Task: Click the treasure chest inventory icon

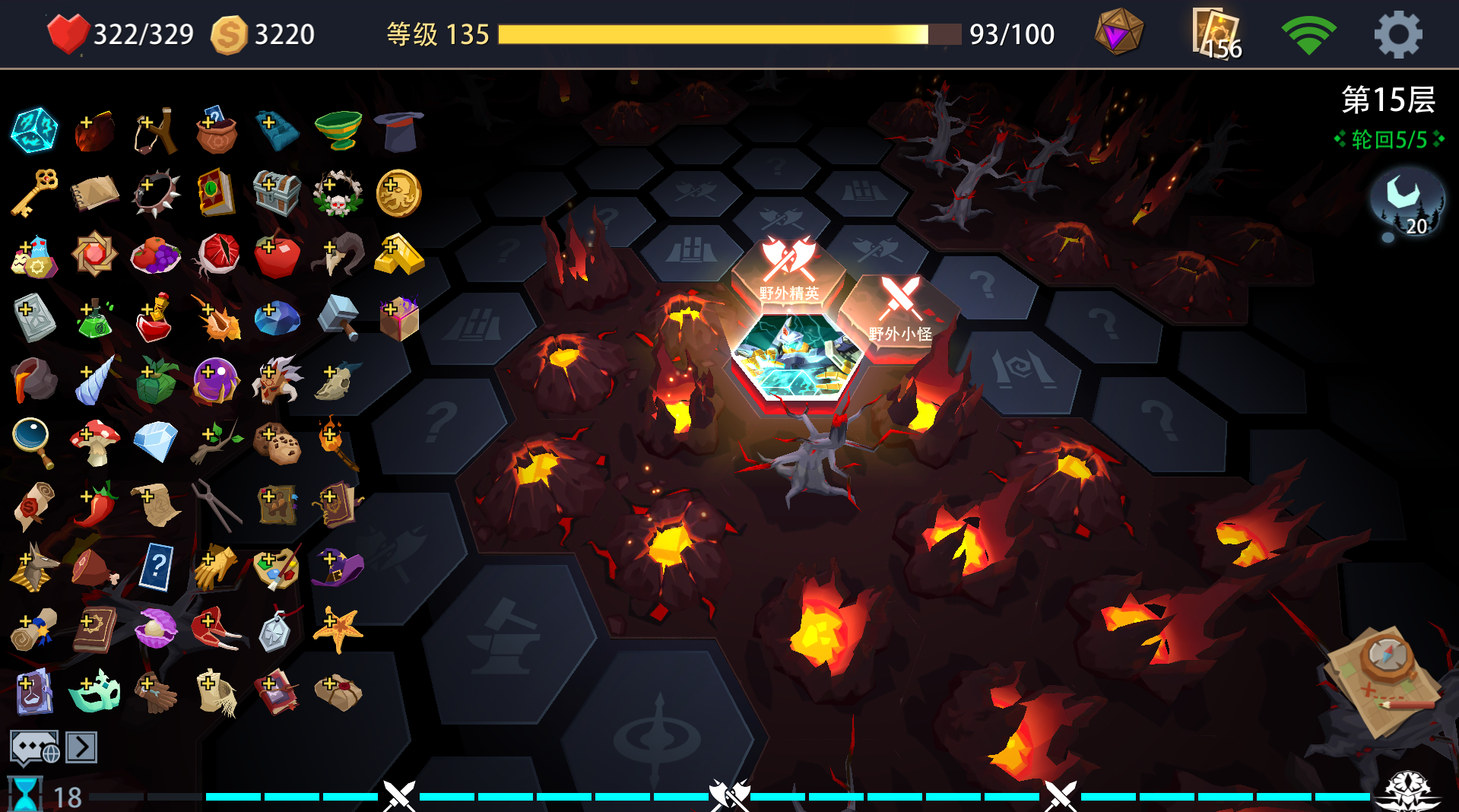Action: click(x=276, y=194)
